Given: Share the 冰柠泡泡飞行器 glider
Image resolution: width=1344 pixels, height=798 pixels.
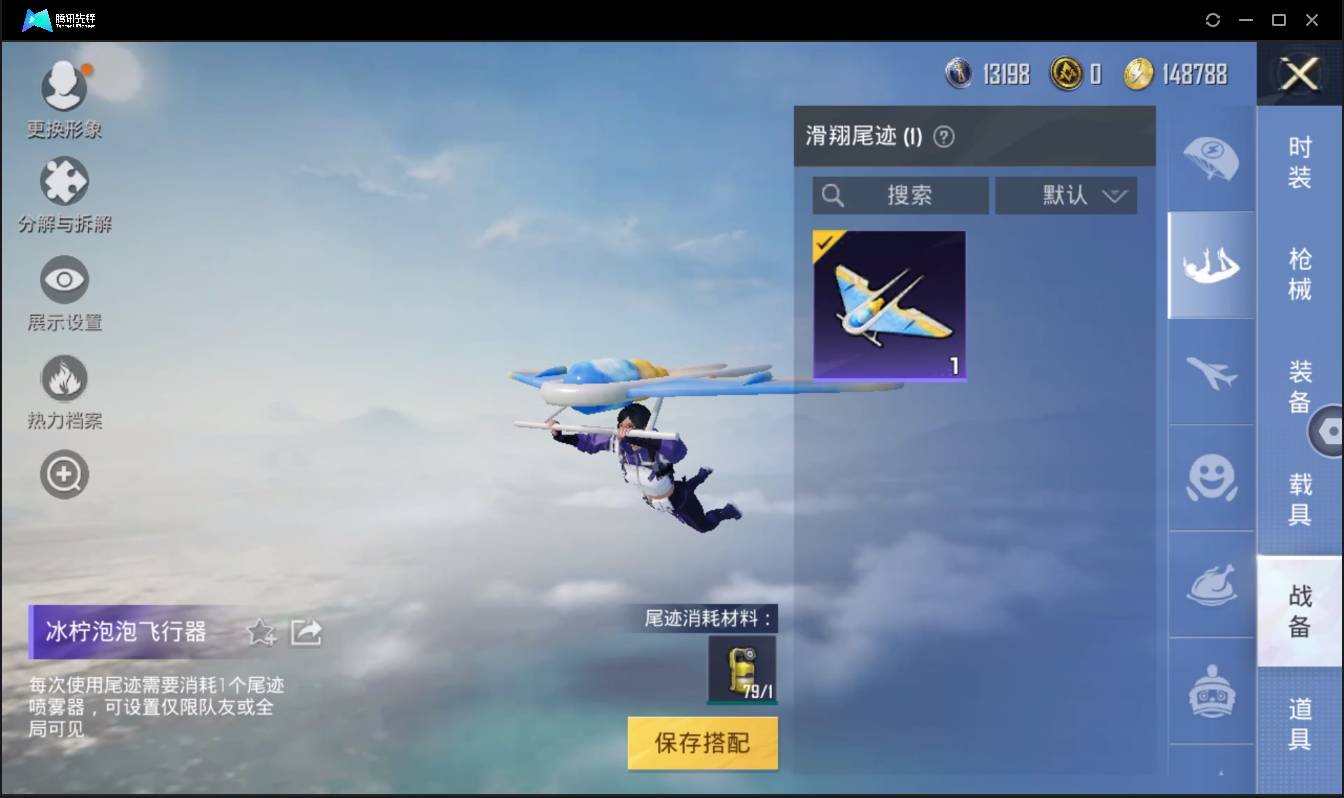Looking at the screenshot, I should point(306,631).
